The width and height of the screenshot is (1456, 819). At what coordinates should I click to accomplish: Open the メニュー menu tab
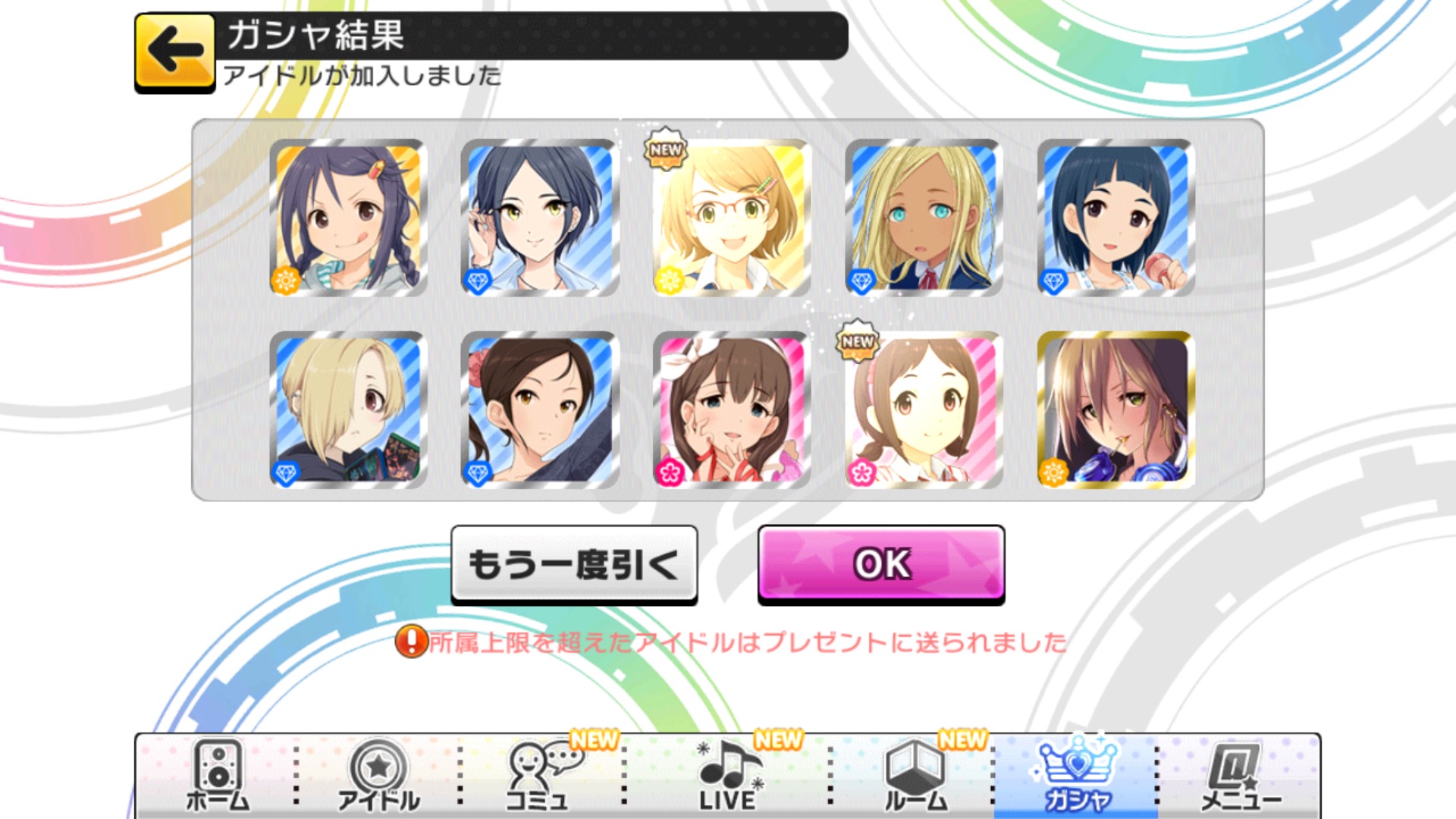click(1239, 775)
